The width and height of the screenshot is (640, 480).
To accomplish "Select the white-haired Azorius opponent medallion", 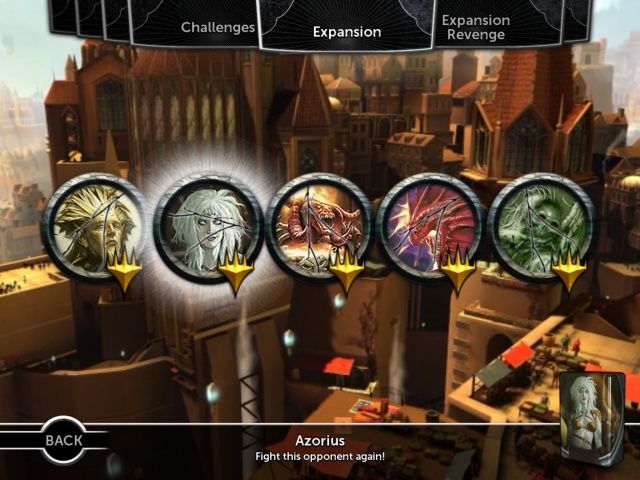I will click(x=207, y=228).
